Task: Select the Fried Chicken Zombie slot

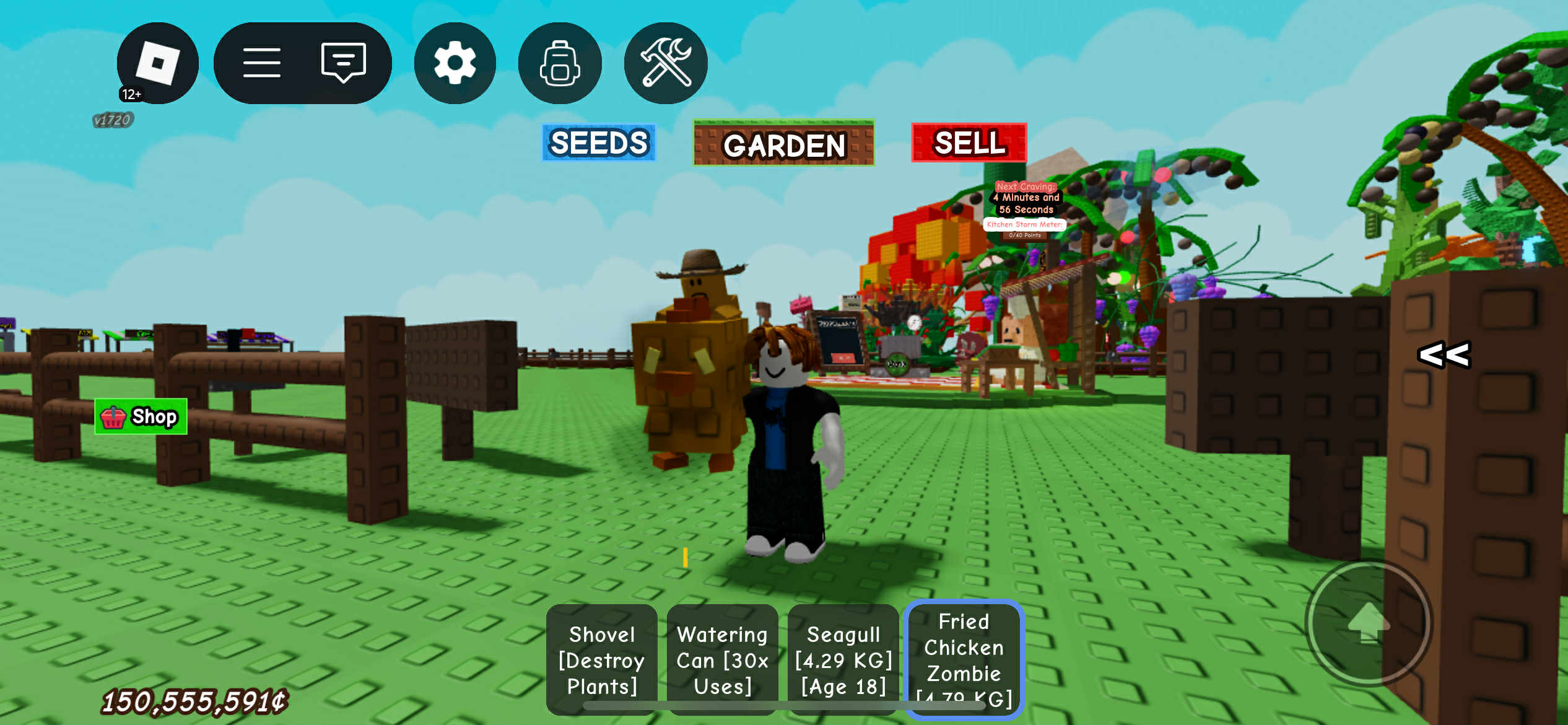Action: point(964,659)
